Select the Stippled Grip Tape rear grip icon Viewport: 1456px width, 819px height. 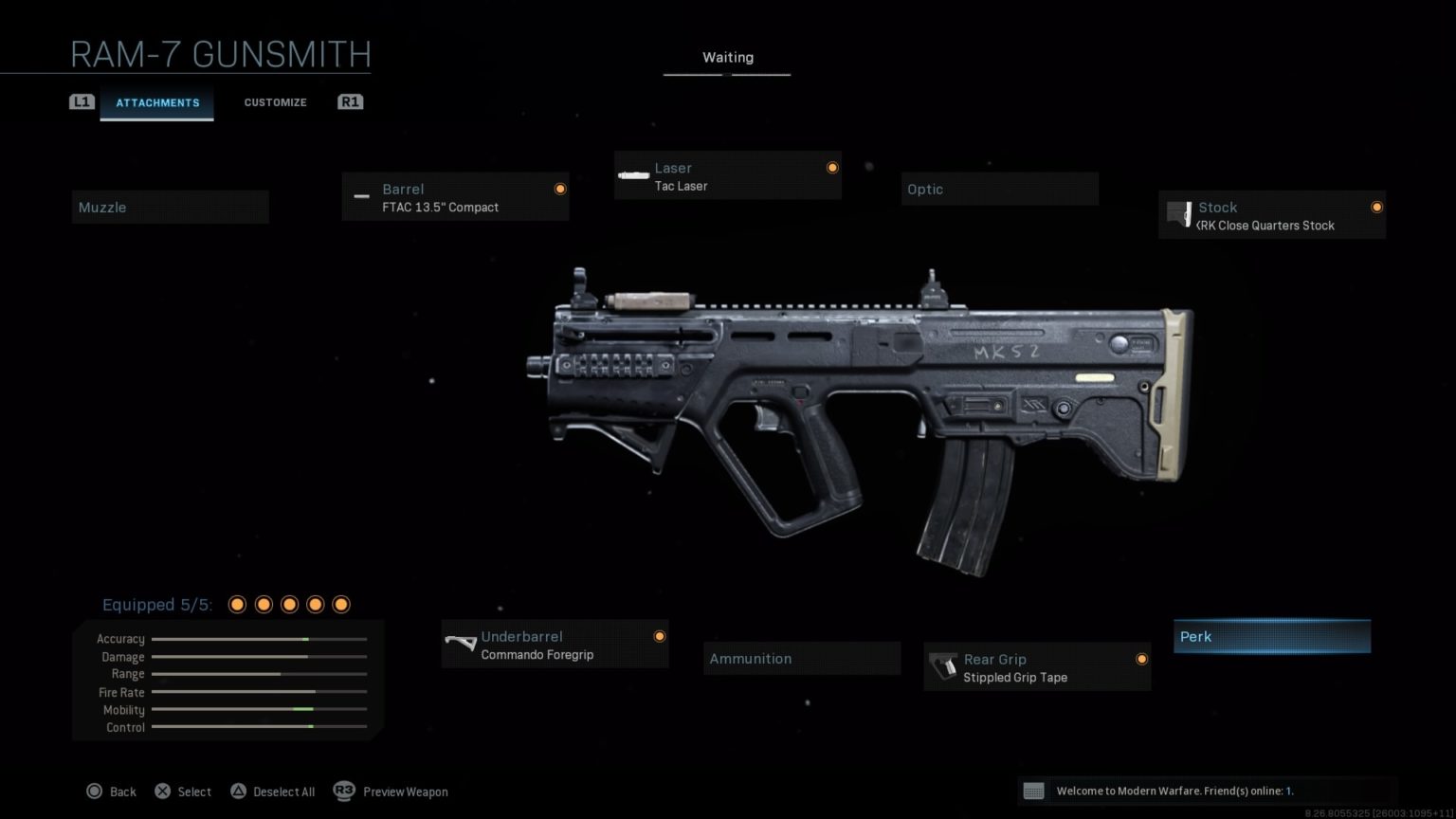pyautogui.click(x=944, y=666)
